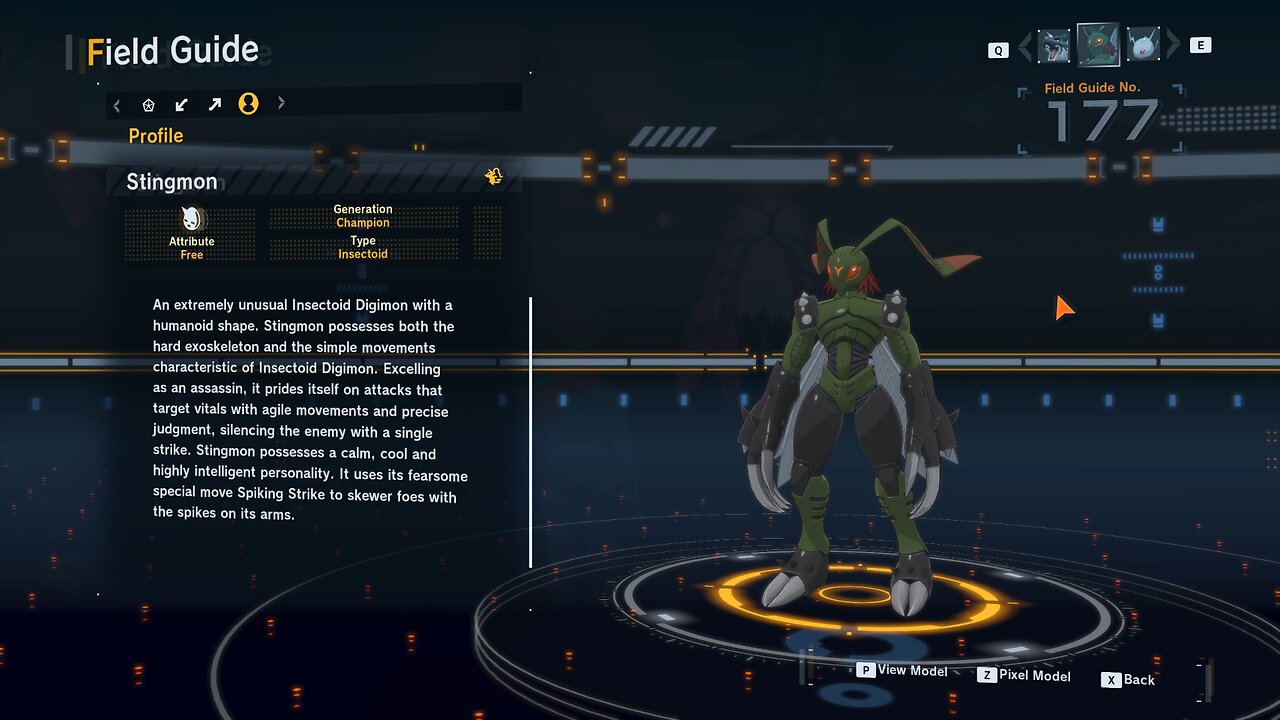Click the left chevron beside the tab icons
The image size is (1280, 720).
pos(117,104)
